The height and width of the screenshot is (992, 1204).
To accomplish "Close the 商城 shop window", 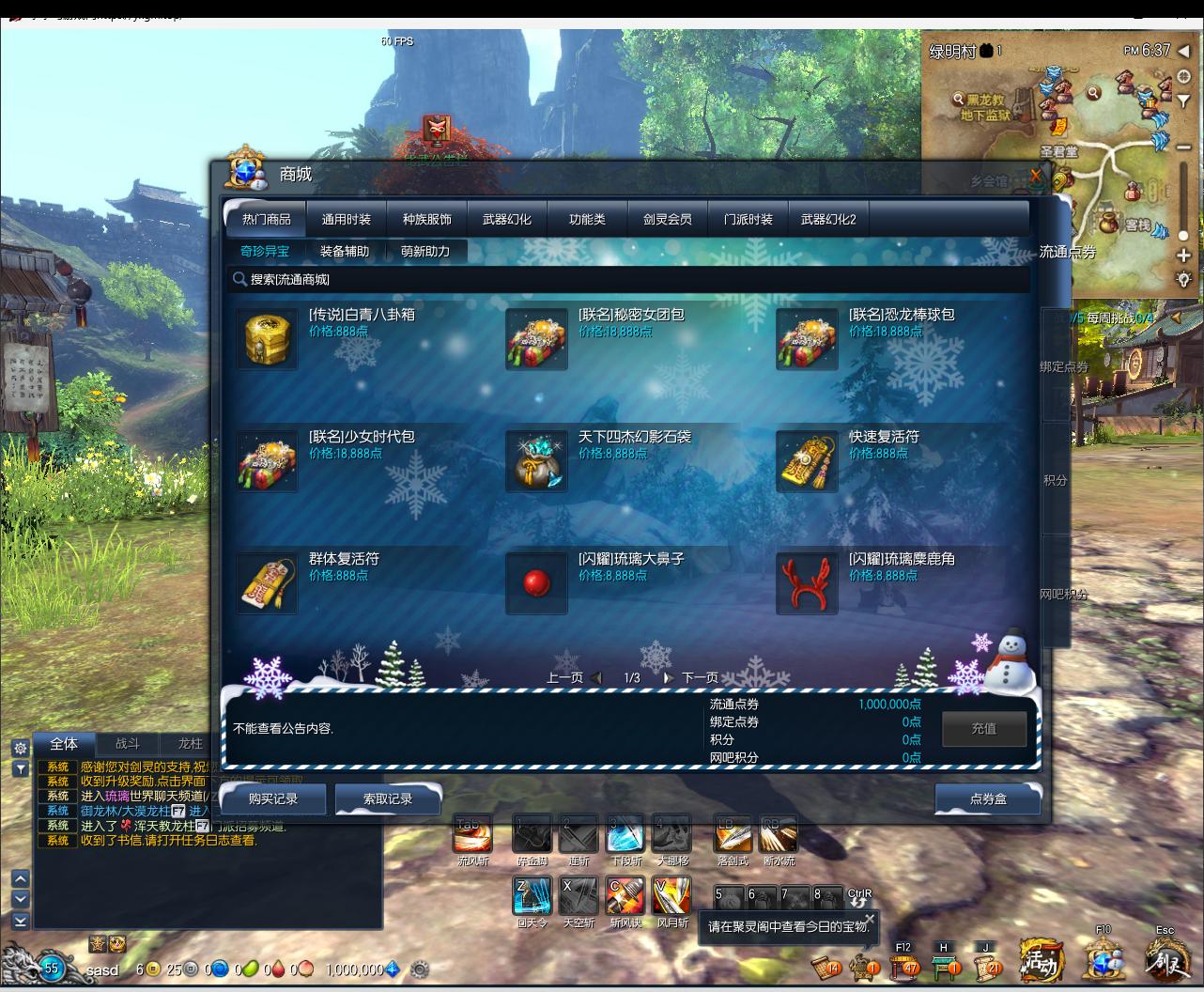I will pos(1036,176).
